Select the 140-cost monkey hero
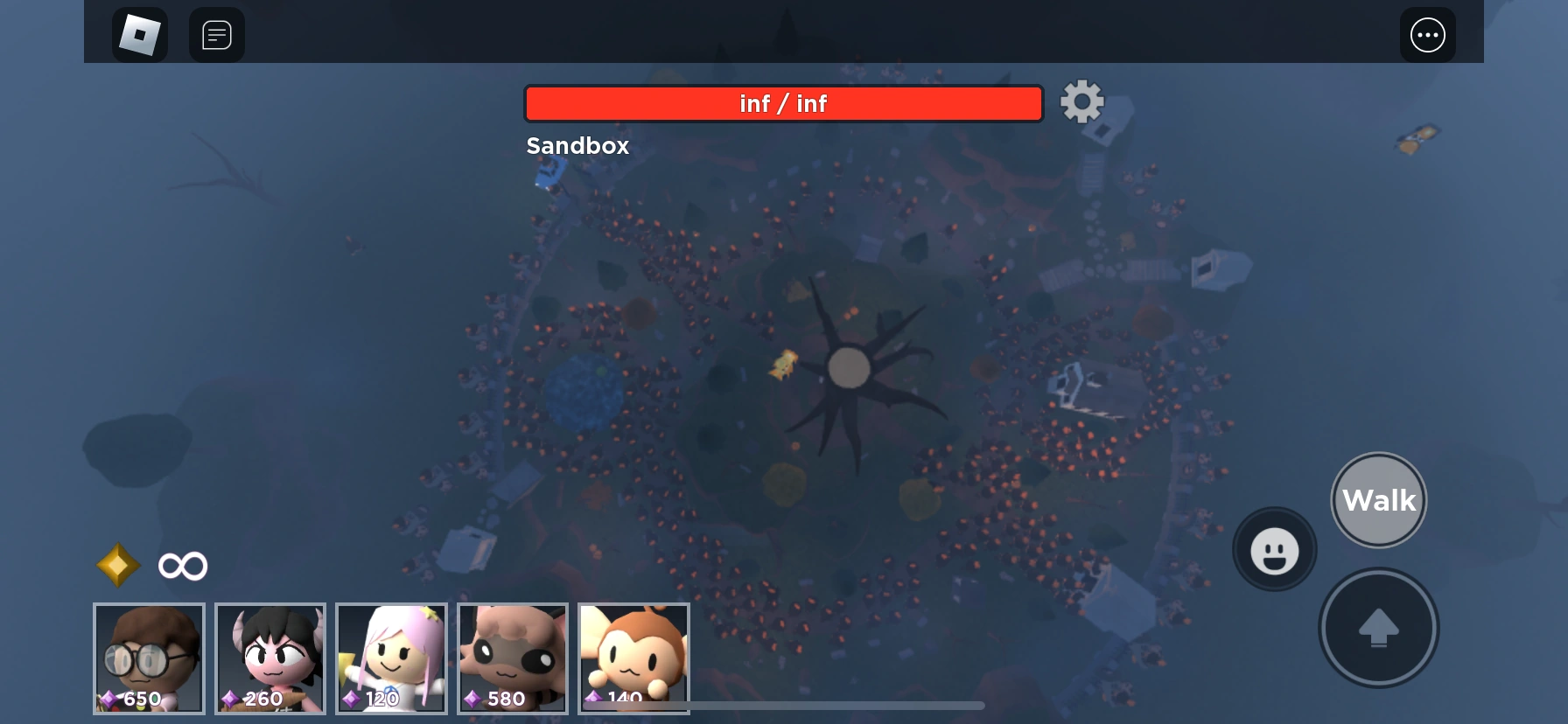The width and height of the screenshot is (1568, 724). coord(633,658)
